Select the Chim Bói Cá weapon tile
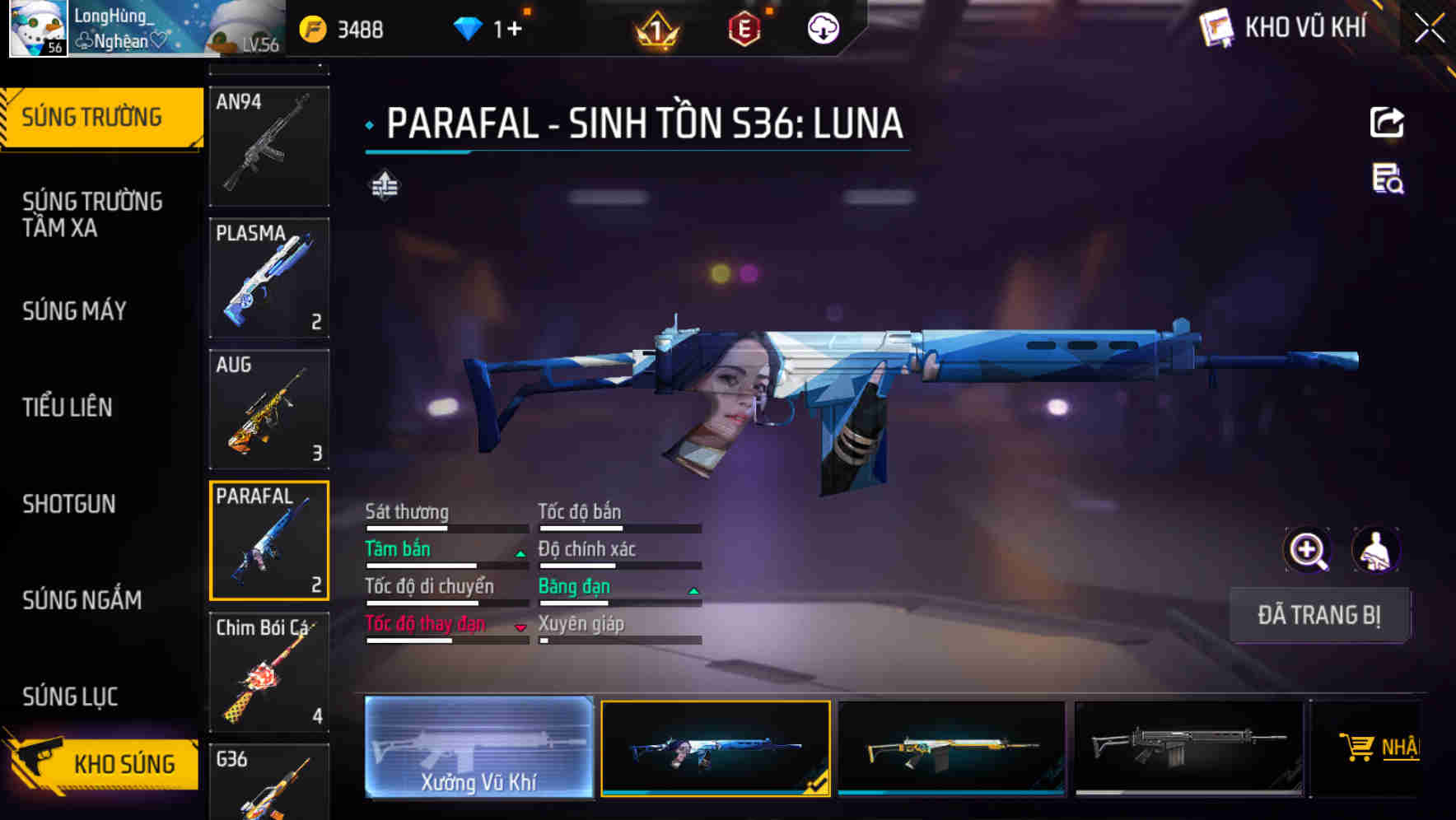1456x820 pixels. coord(269,672)
